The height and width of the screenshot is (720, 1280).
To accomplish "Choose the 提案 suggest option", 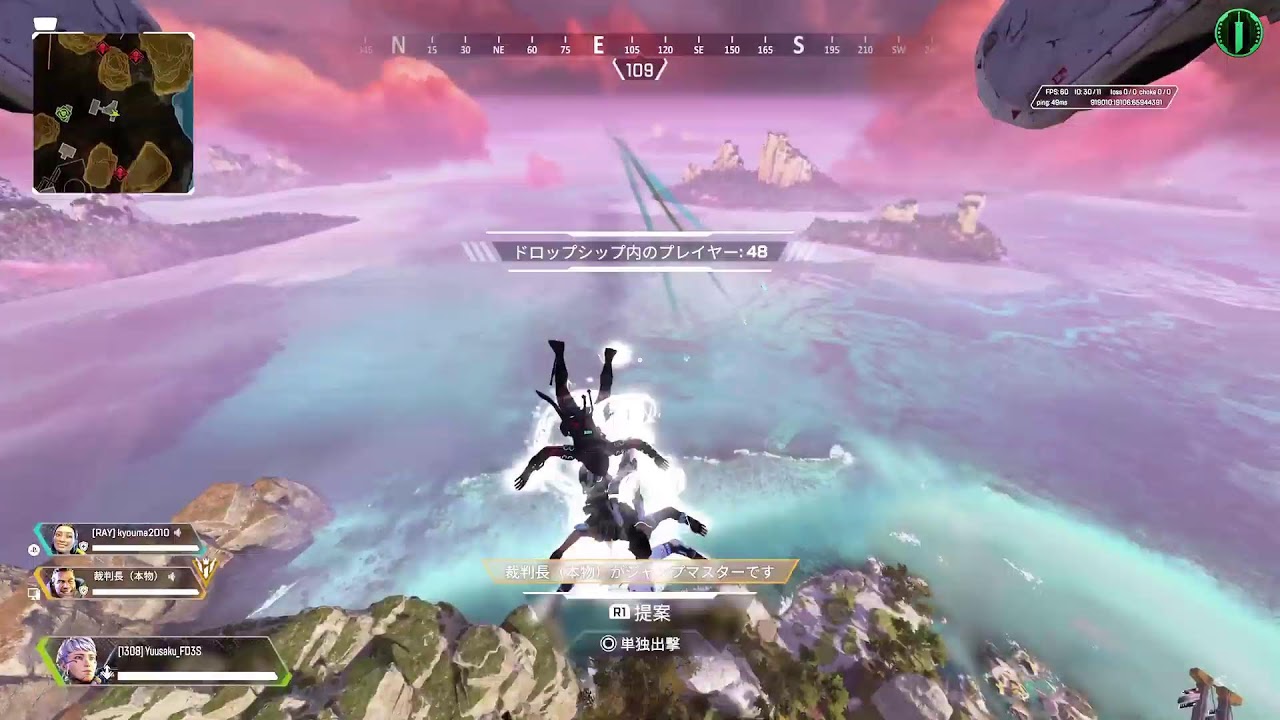I will (x=640, y=612).
